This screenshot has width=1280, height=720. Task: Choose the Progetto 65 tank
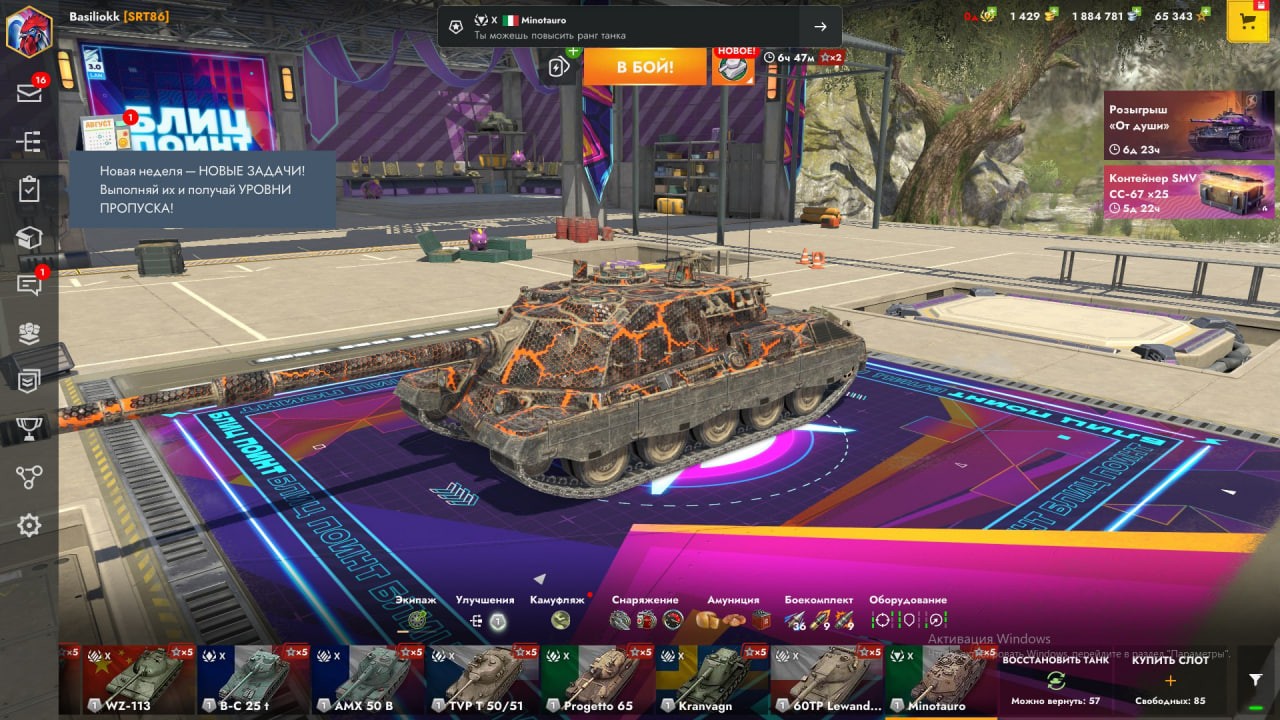click(x=597, y=679)
